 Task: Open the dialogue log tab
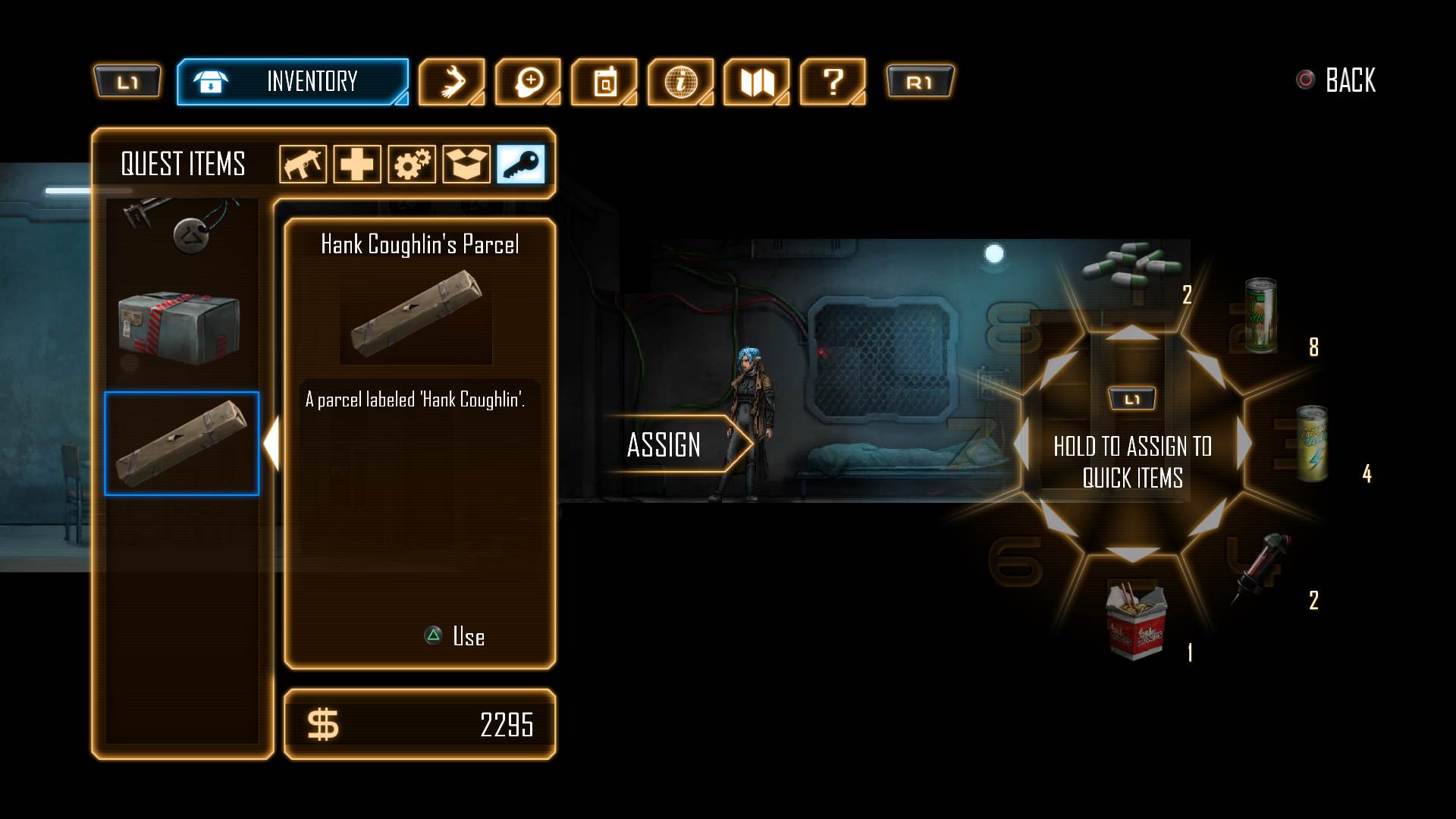tap(528, 81)
